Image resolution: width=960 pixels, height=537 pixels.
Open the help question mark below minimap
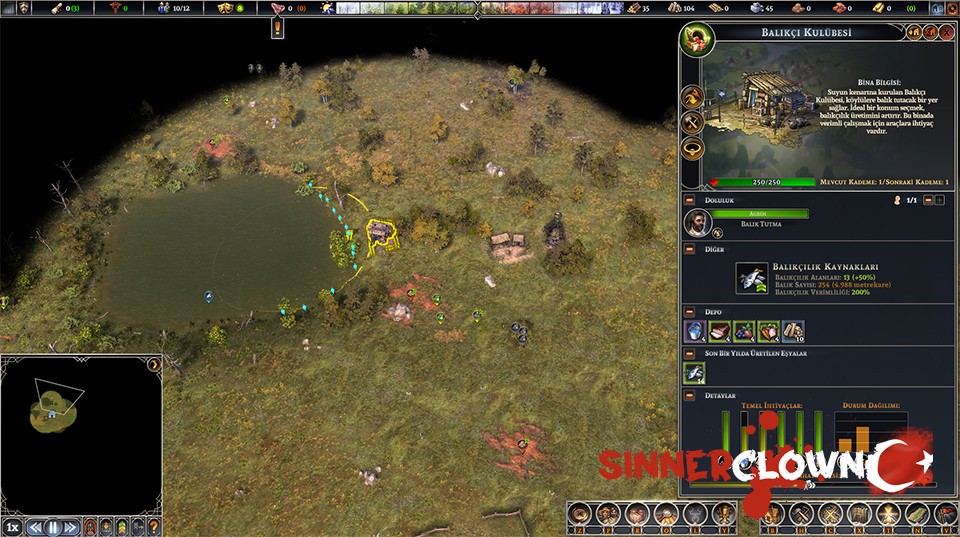[x=154, y=526]
